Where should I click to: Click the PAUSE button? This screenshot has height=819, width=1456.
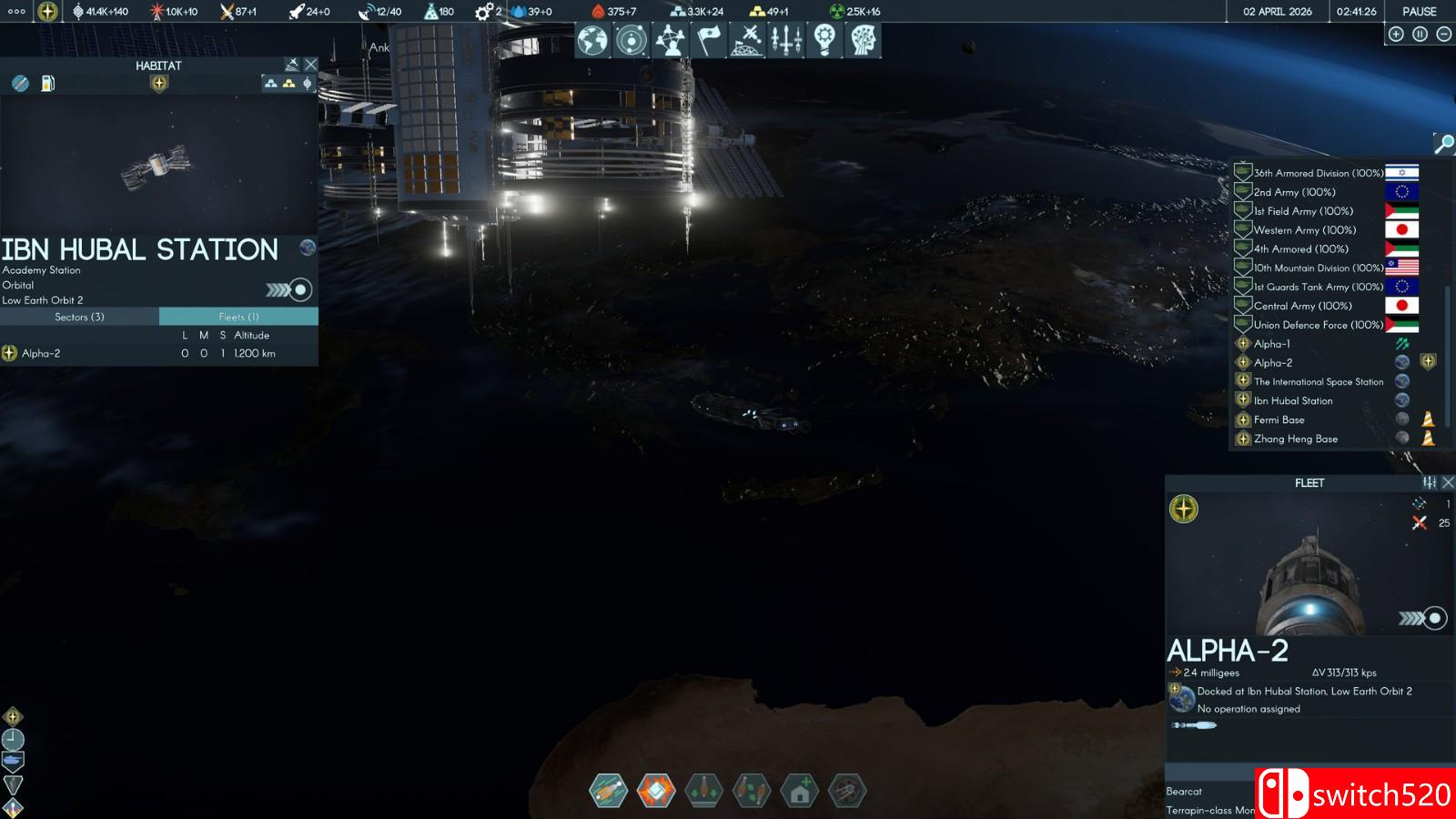(x=1419, y=12)
